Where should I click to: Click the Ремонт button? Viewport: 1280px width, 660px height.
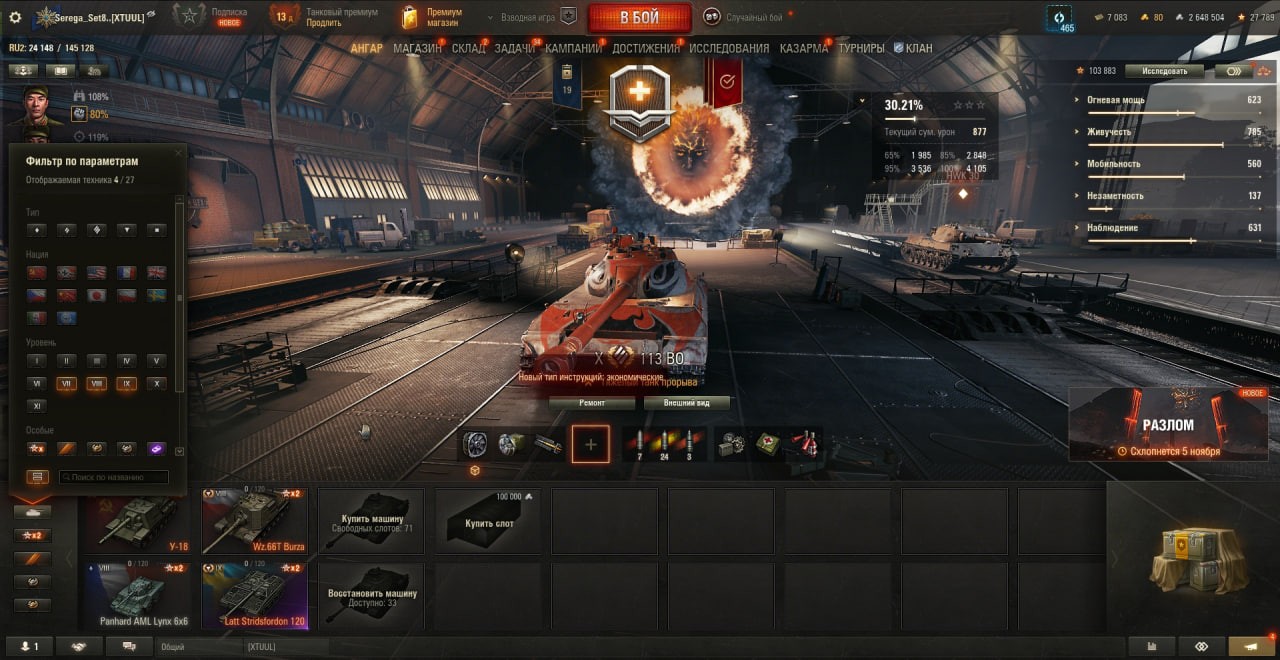pos(592,403)
